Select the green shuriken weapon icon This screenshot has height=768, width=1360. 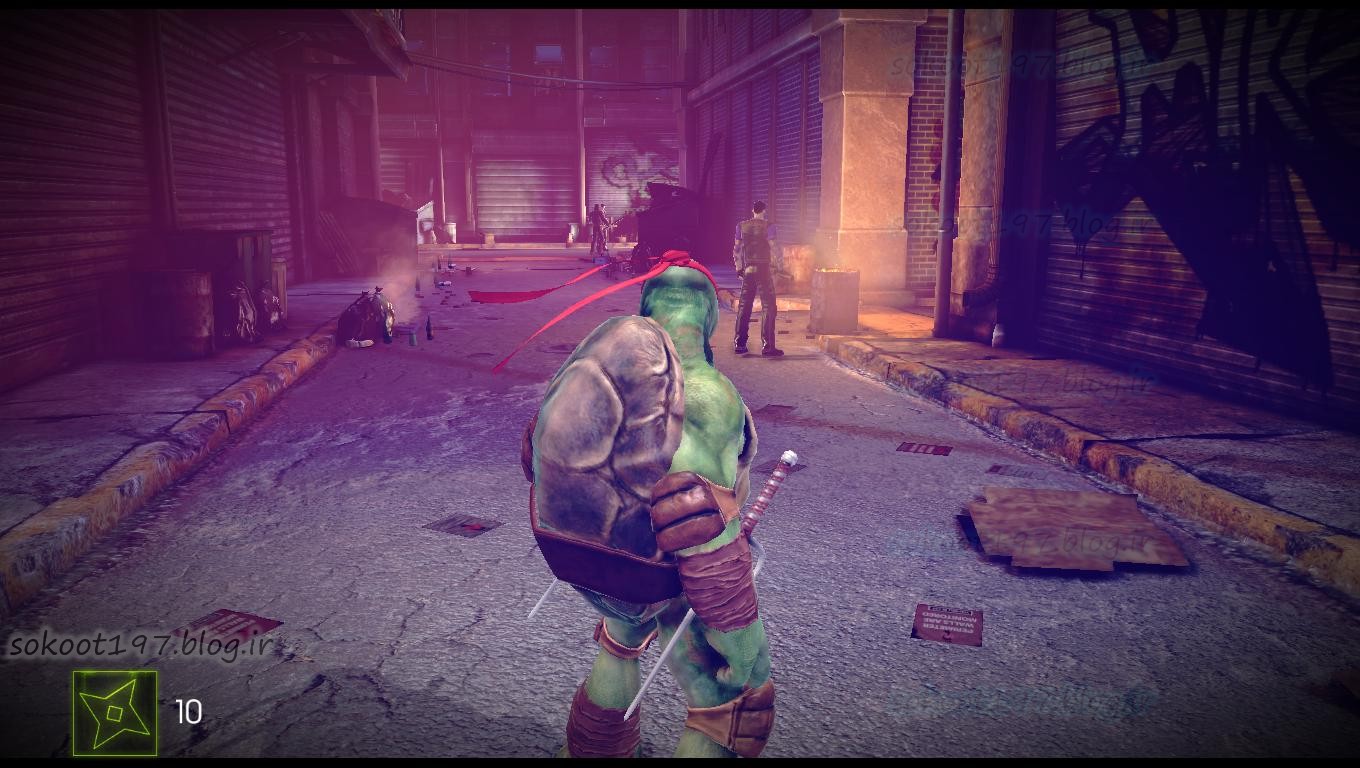pos(115,713)
